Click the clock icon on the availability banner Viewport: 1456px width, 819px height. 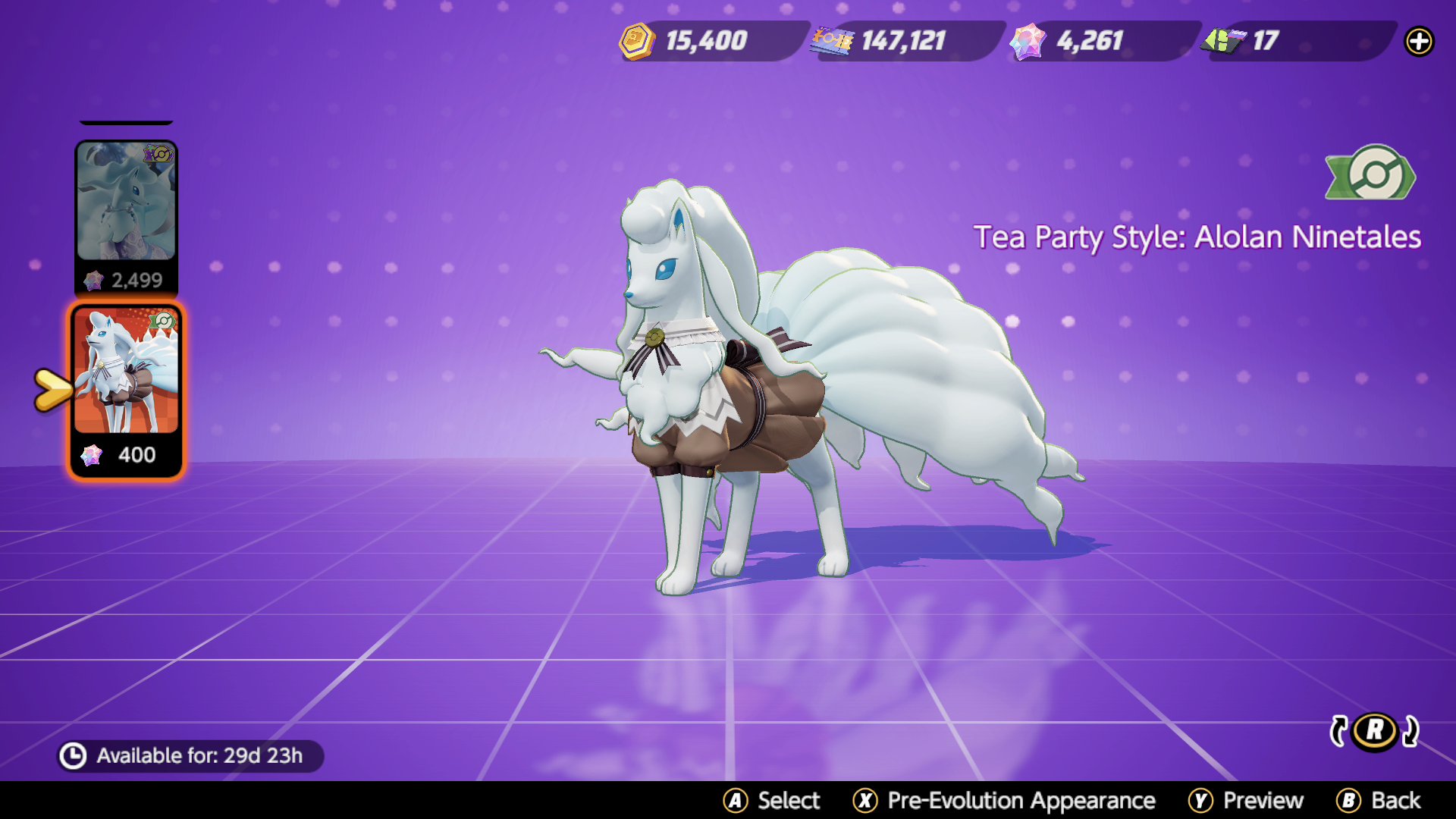coord(74,755)
